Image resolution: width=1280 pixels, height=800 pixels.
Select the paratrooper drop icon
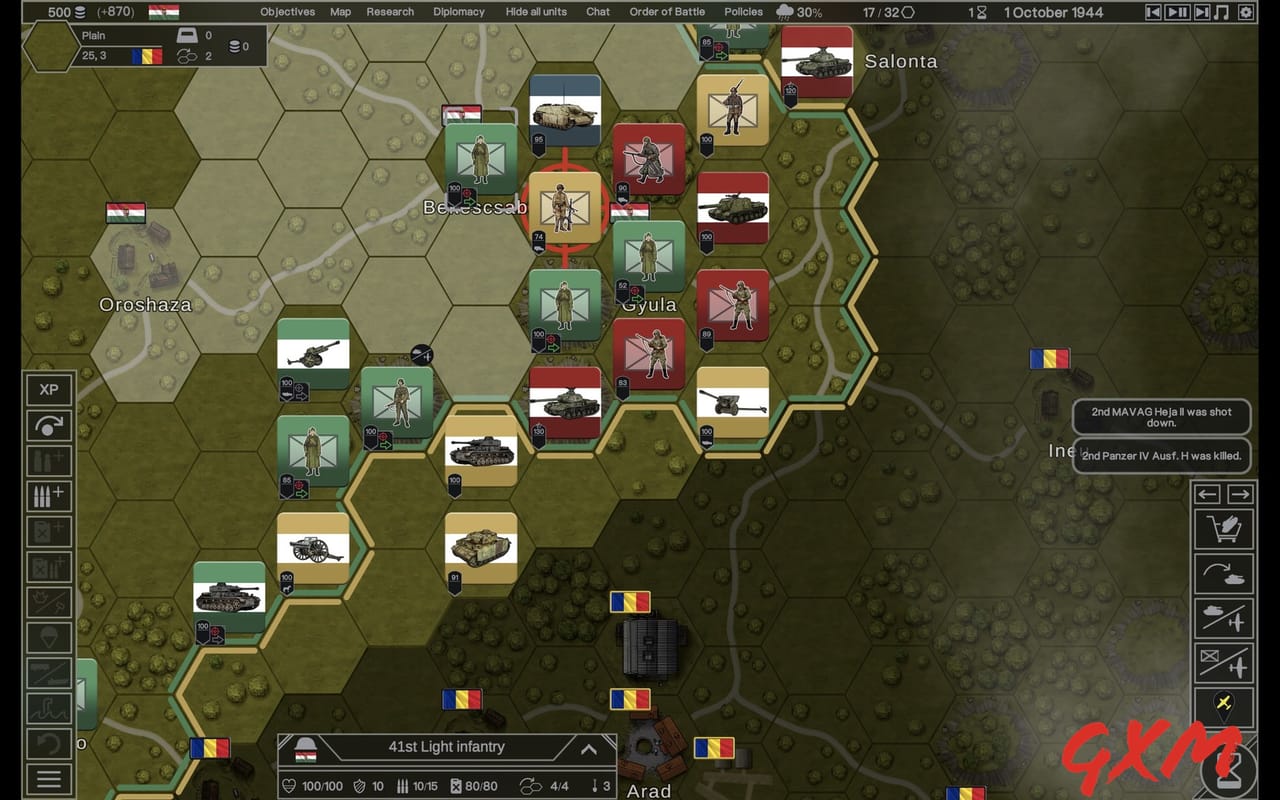49,636
